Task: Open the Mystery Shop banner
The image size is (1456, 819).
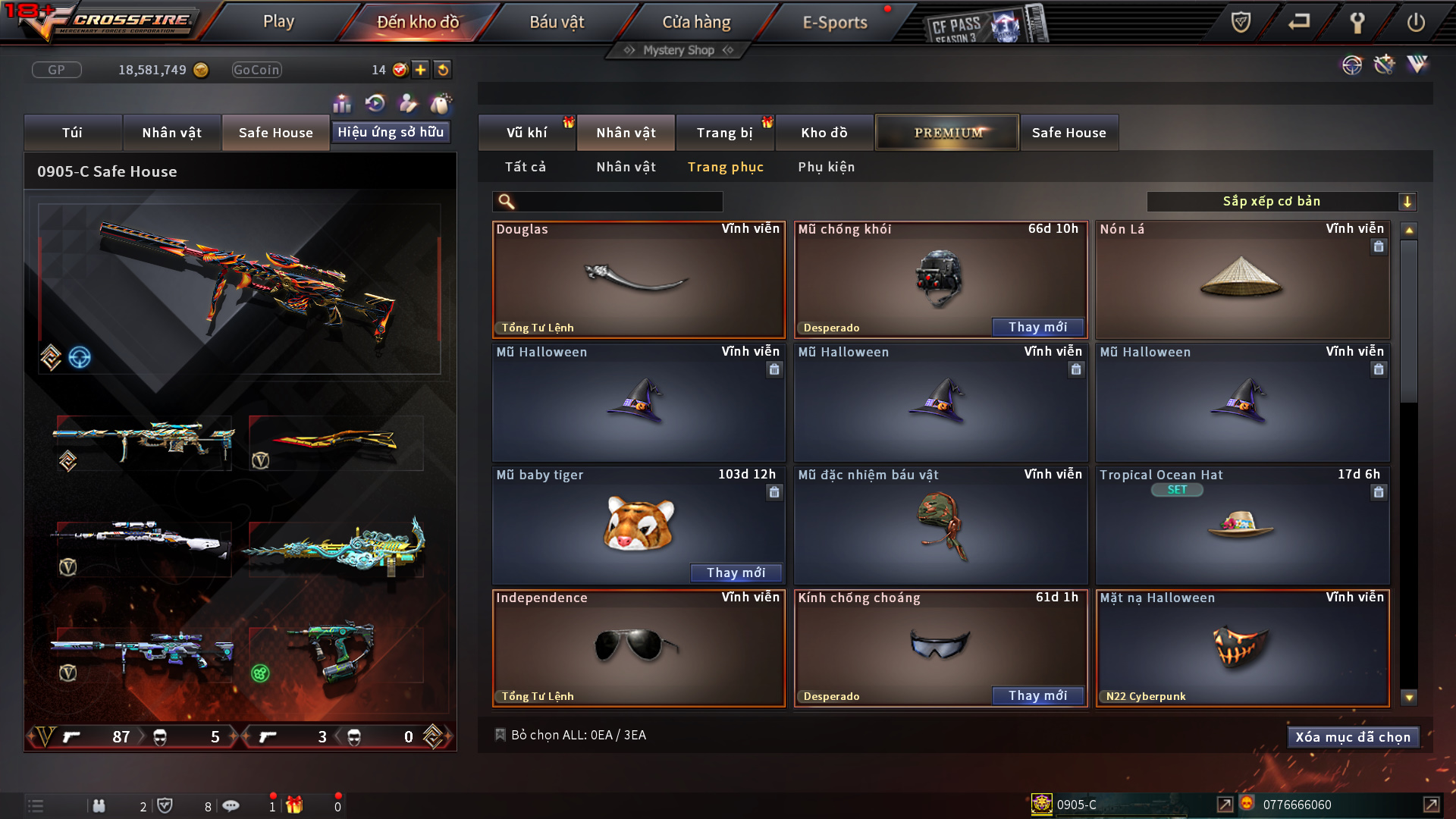Action: (679, 50)
